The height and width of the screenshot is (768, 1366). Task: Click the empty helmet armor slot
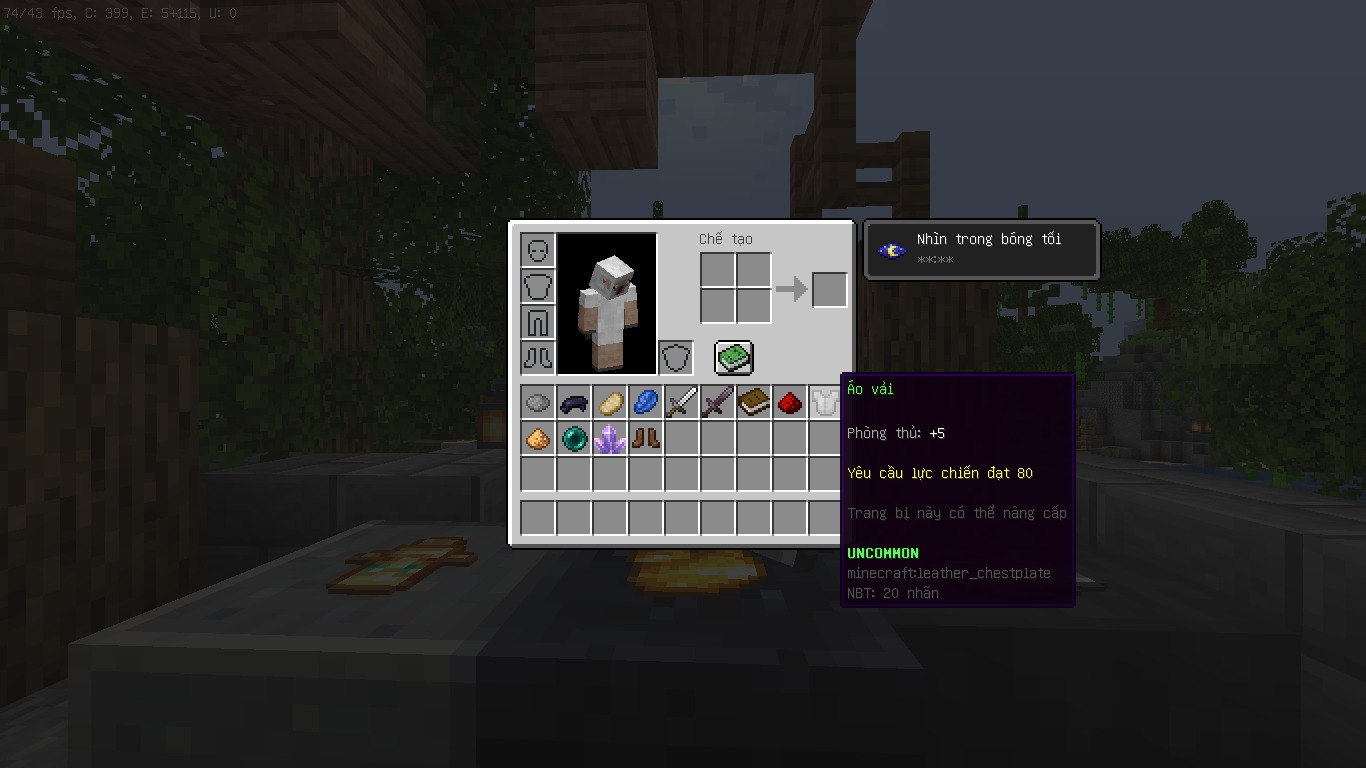pos(538,250)
